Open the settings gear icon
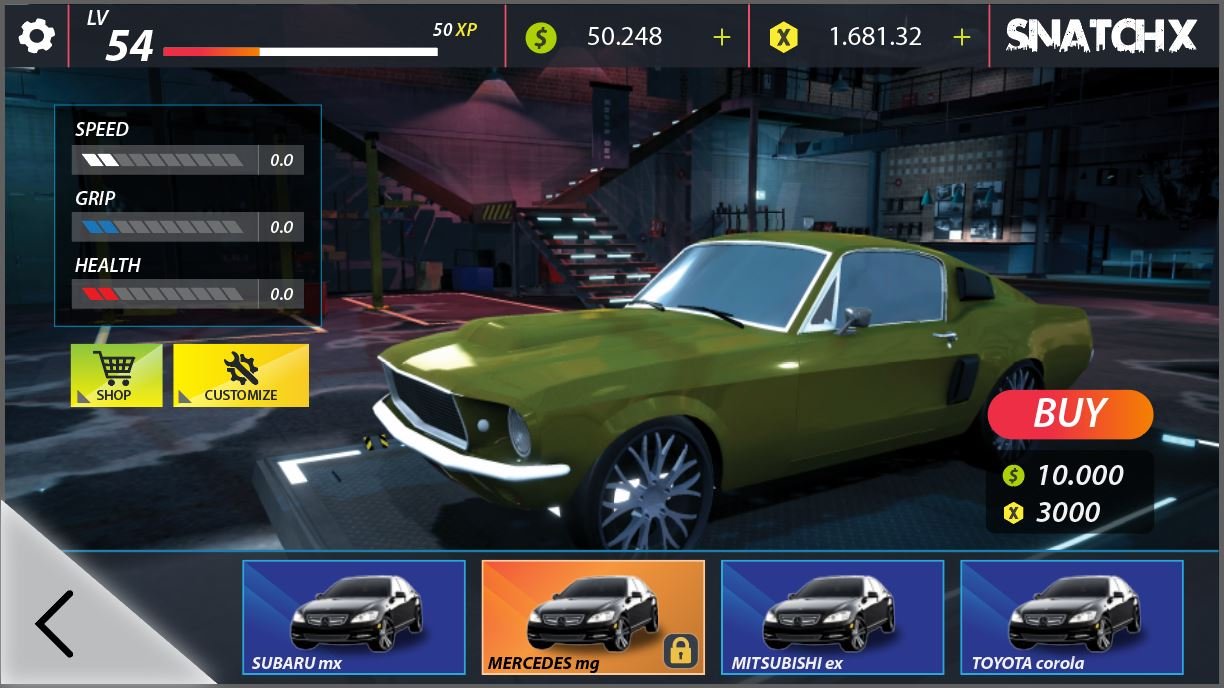 37,37
